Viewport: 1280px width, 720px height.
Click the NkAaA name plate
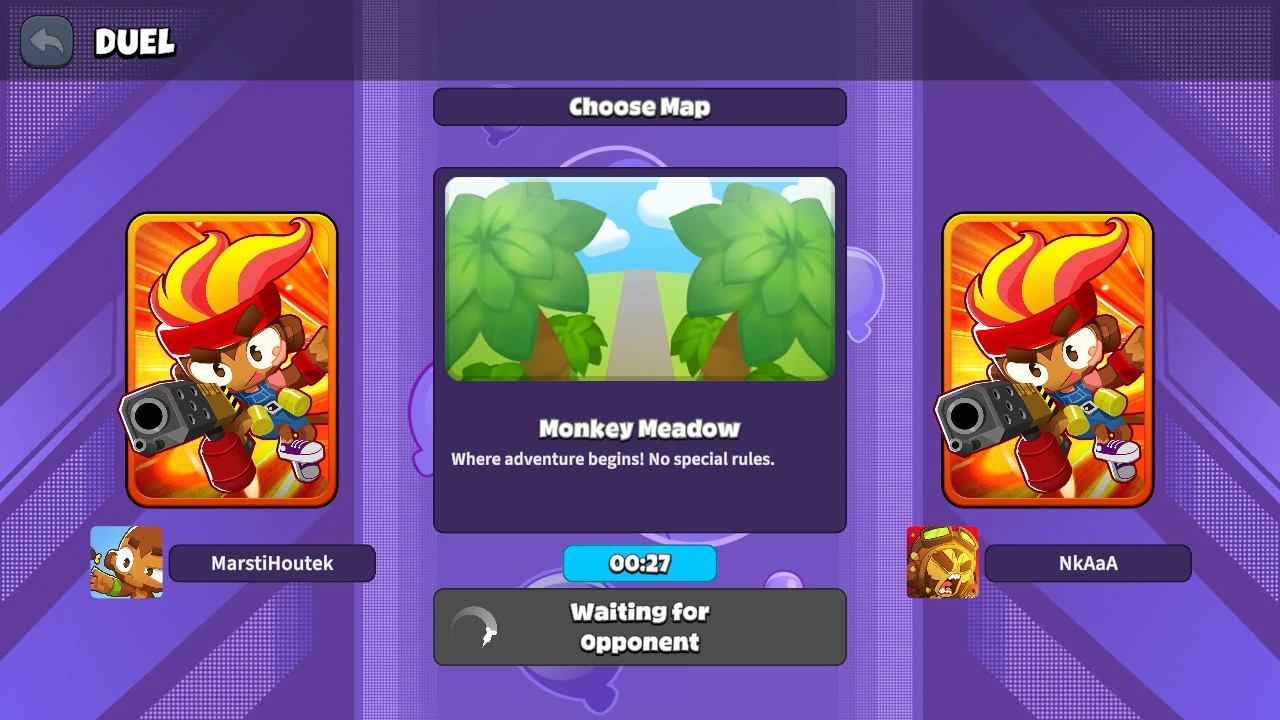point(1088,563)
